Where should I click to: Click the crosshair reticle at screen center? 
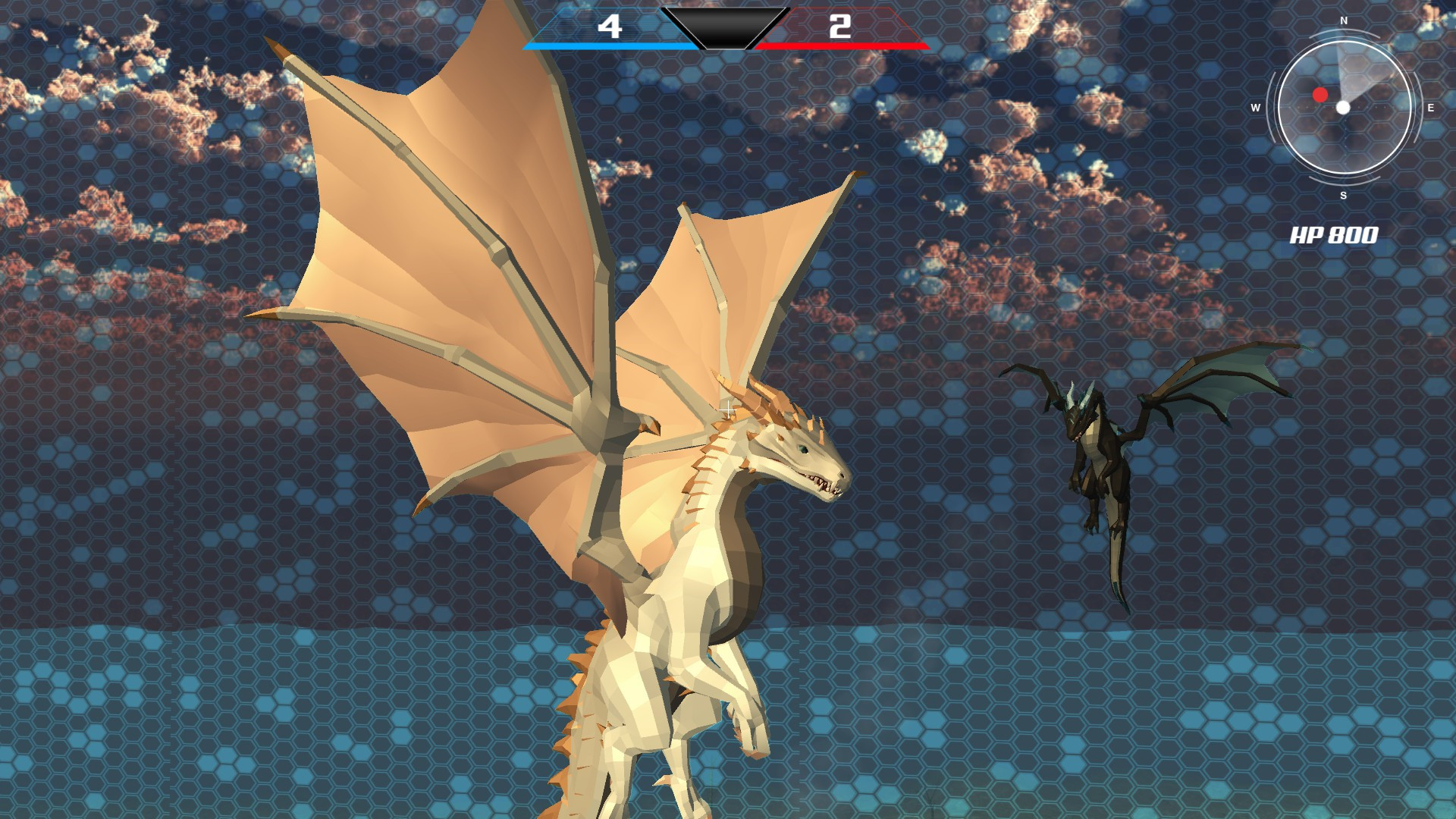pyautogui.click(x=729, y=408)
